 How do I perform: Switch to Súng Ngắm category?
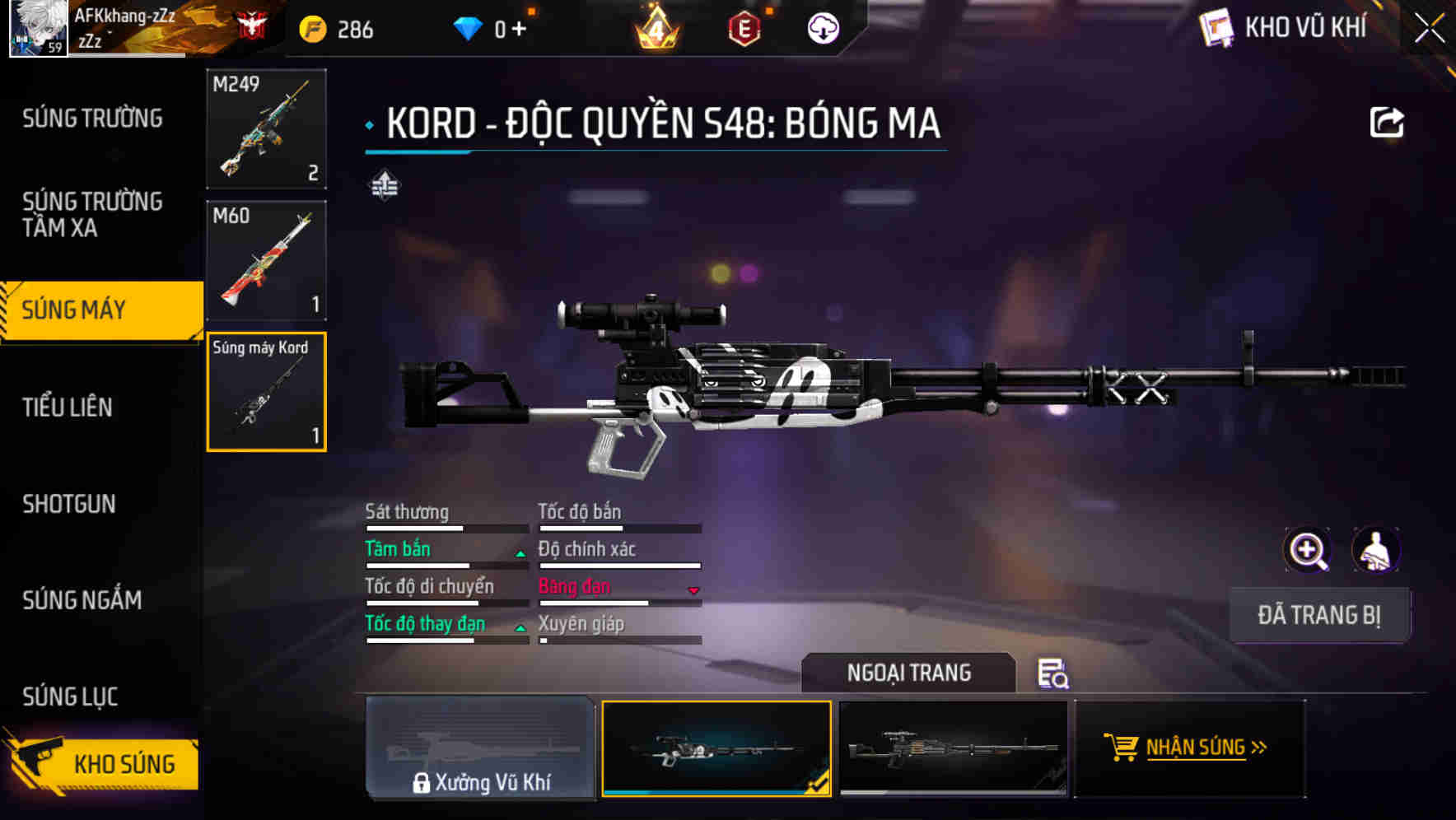[82, 600]
